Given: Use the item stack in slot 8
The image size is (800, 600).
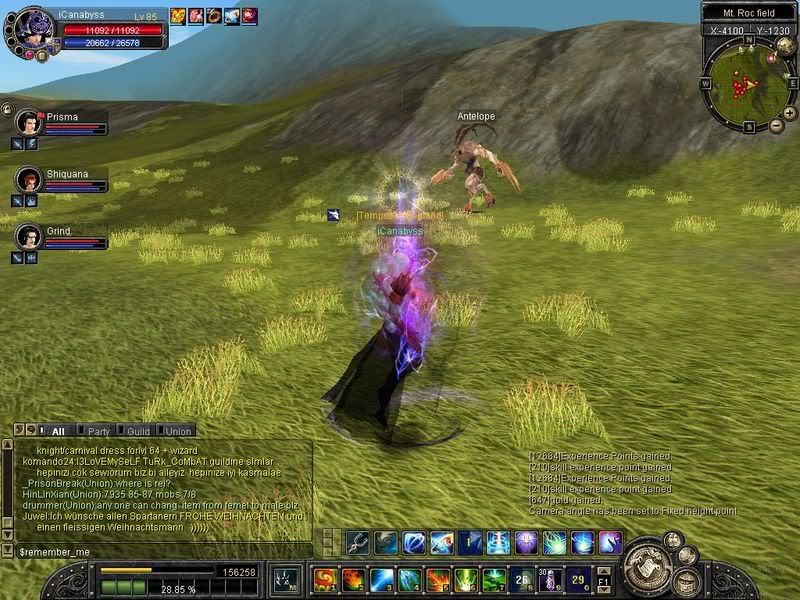Looking at the screenshot, I should point(522,579).
